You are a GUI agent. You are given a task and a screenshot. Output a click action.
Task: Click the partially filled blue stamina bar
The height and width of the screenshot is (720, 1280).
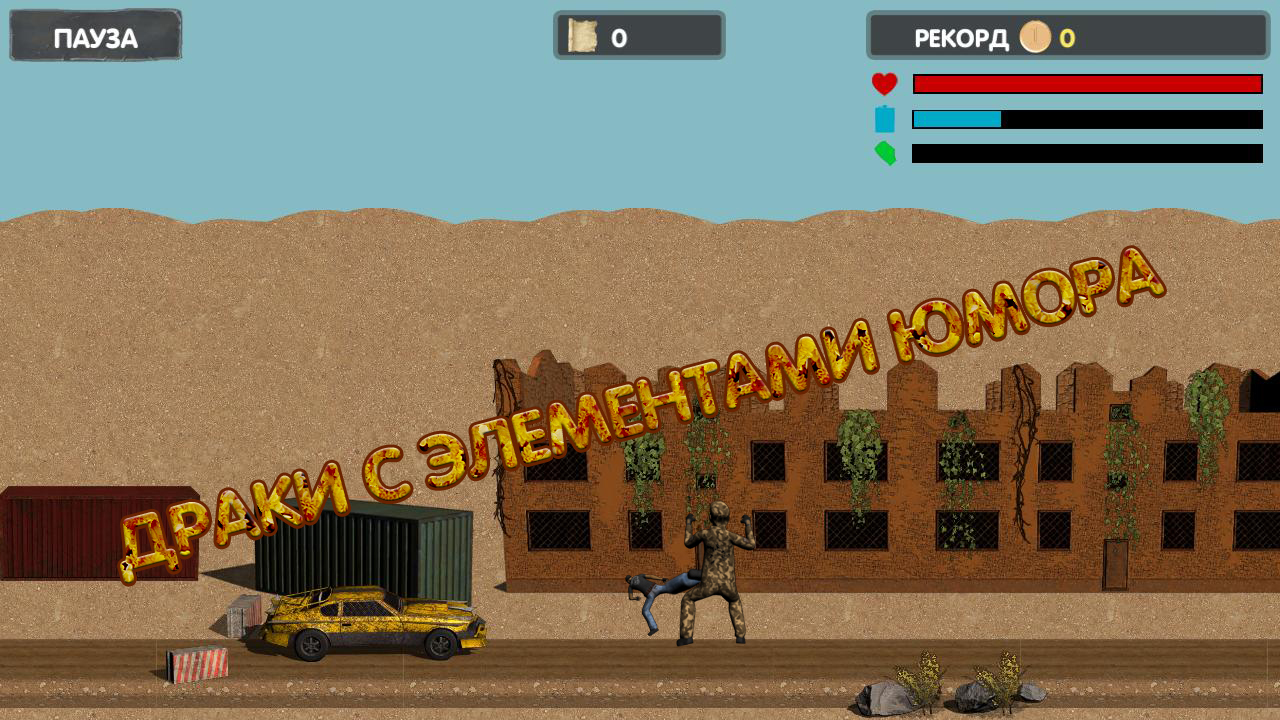click(x=955, y=119)
